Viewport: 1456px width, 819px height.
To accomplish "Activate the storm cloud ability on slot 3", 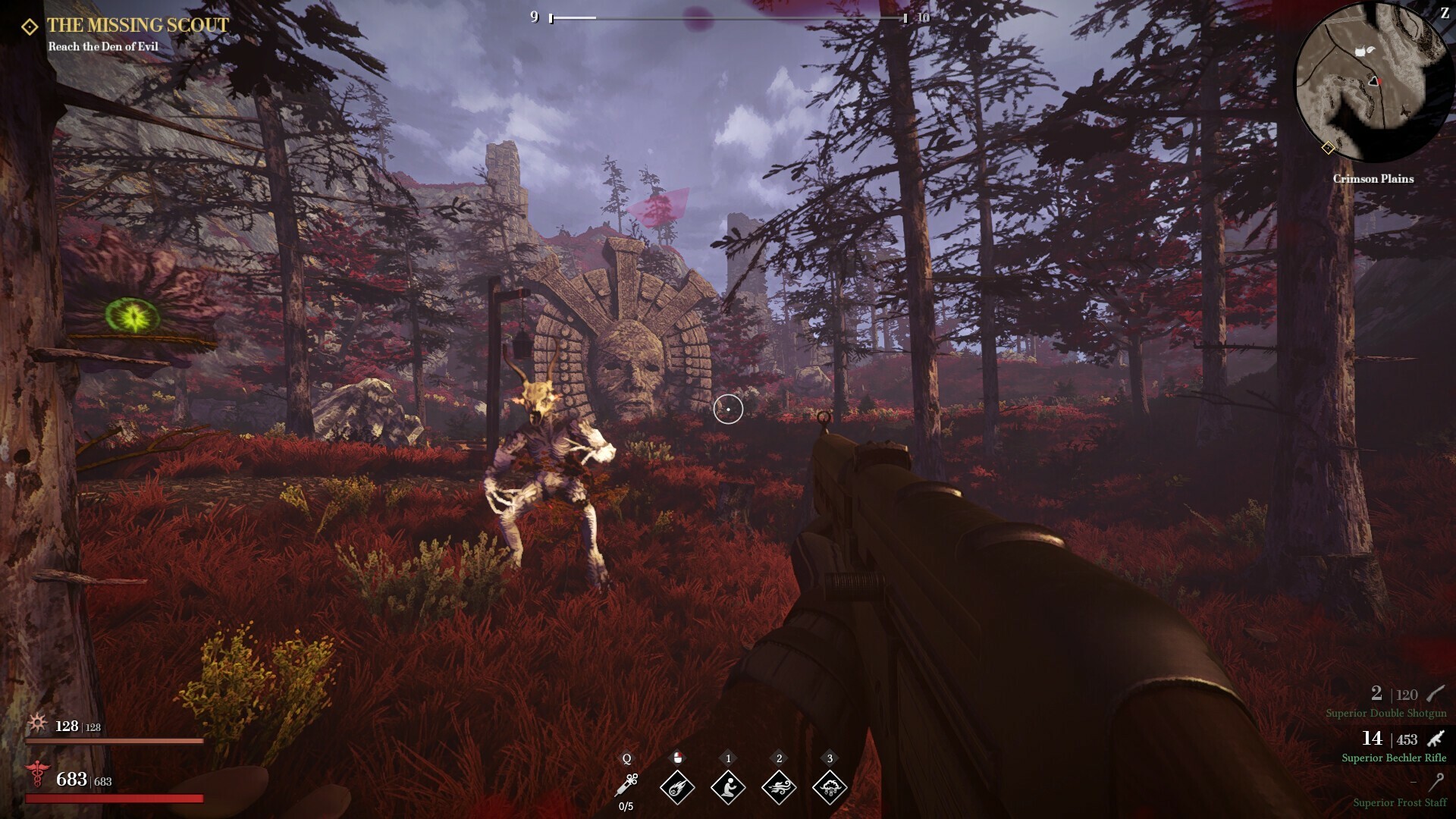I will coord(830,786).
